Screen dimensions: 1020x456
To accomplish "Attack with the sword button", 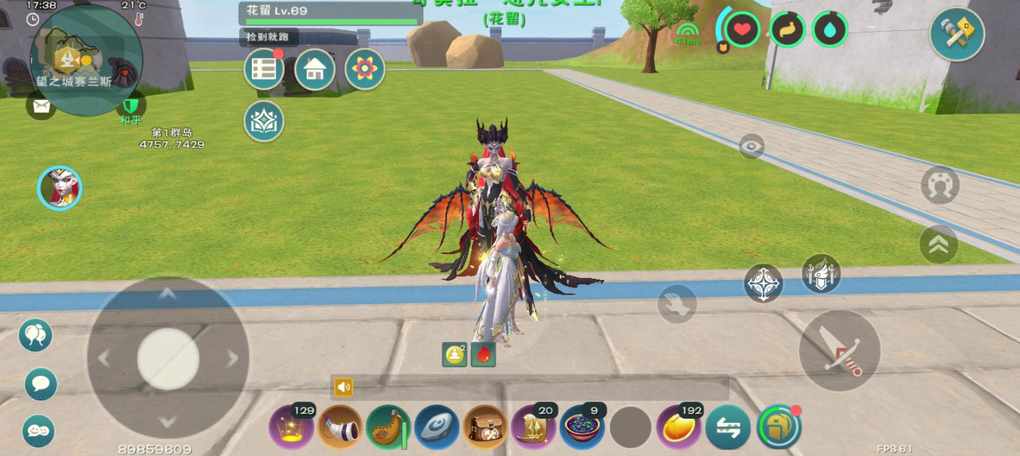I will click(840, 350).
